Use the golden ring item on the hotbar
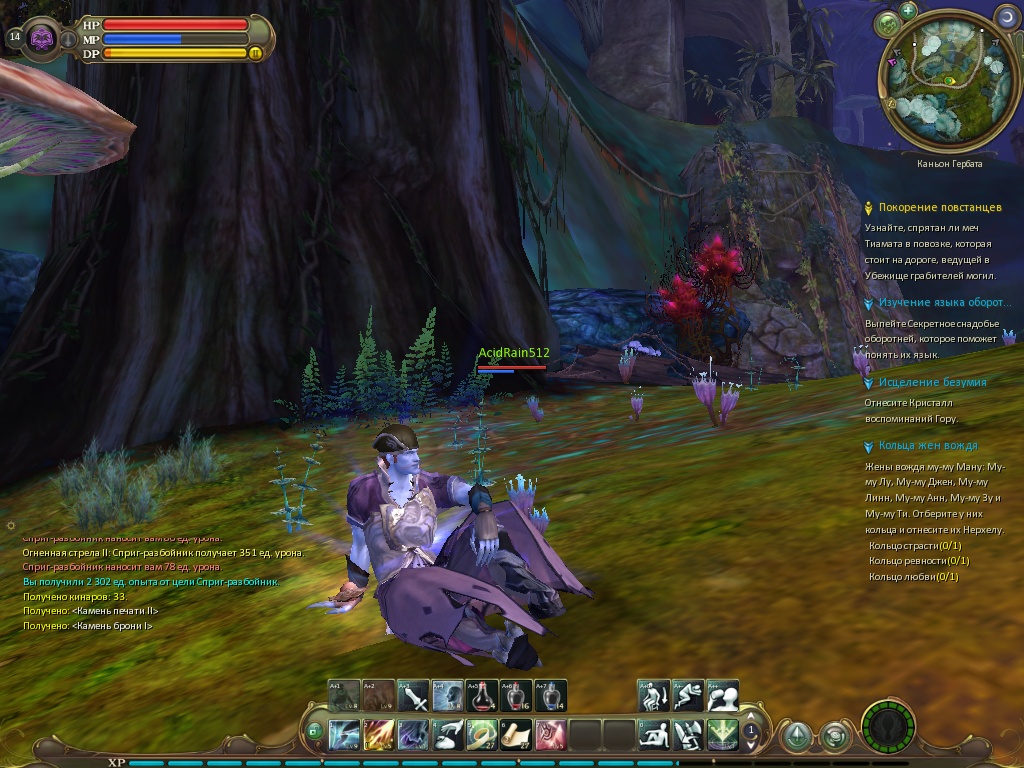The image size is (1024, 768). [x=482, y=735]
